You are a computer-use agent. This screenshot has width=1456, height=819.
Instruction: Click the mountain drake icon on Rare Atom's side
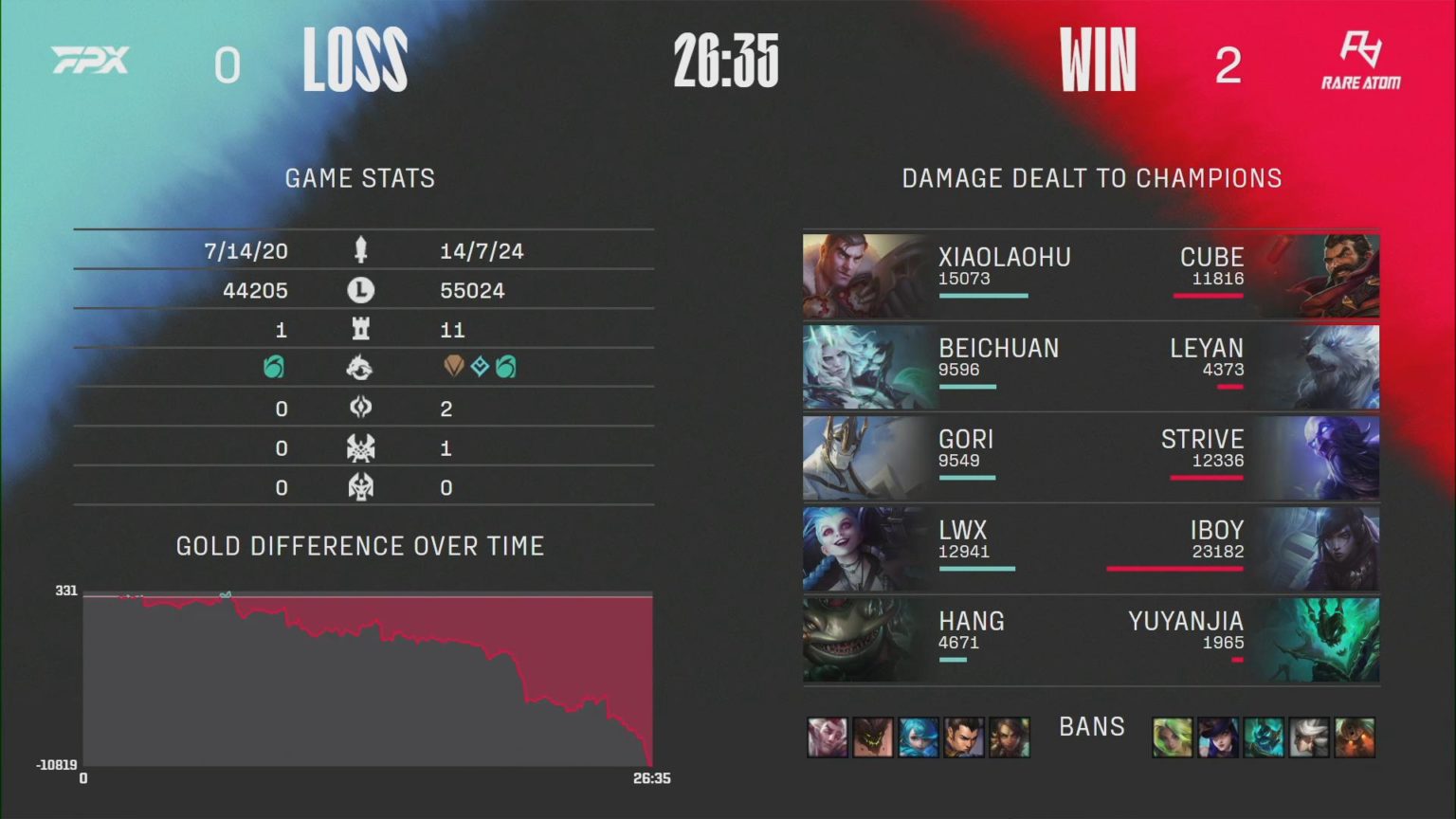click(456, 368)
